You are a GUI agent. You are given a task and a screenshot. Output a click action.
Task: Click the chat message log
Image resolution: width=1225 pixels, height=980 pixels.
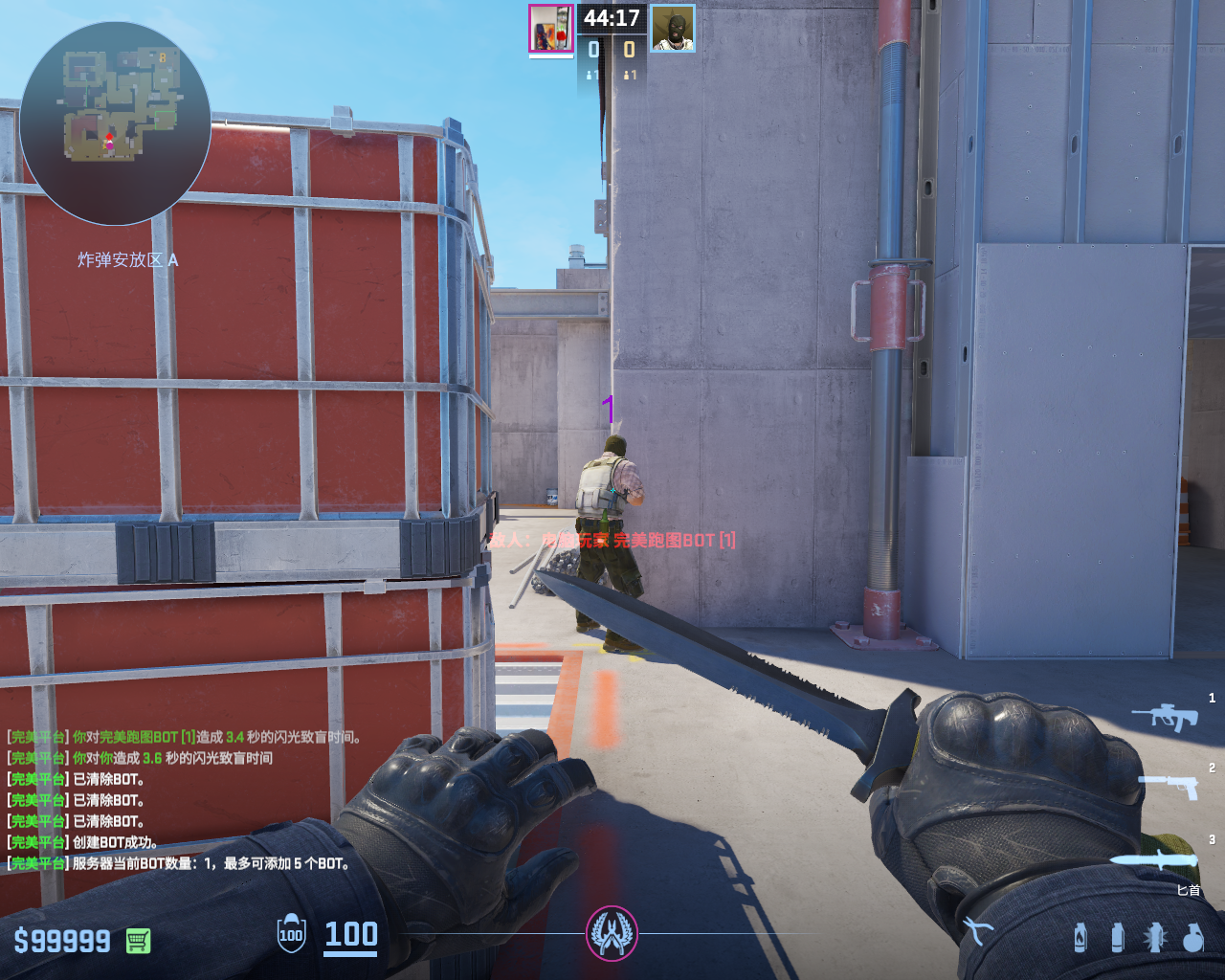[x=184, y=800]
